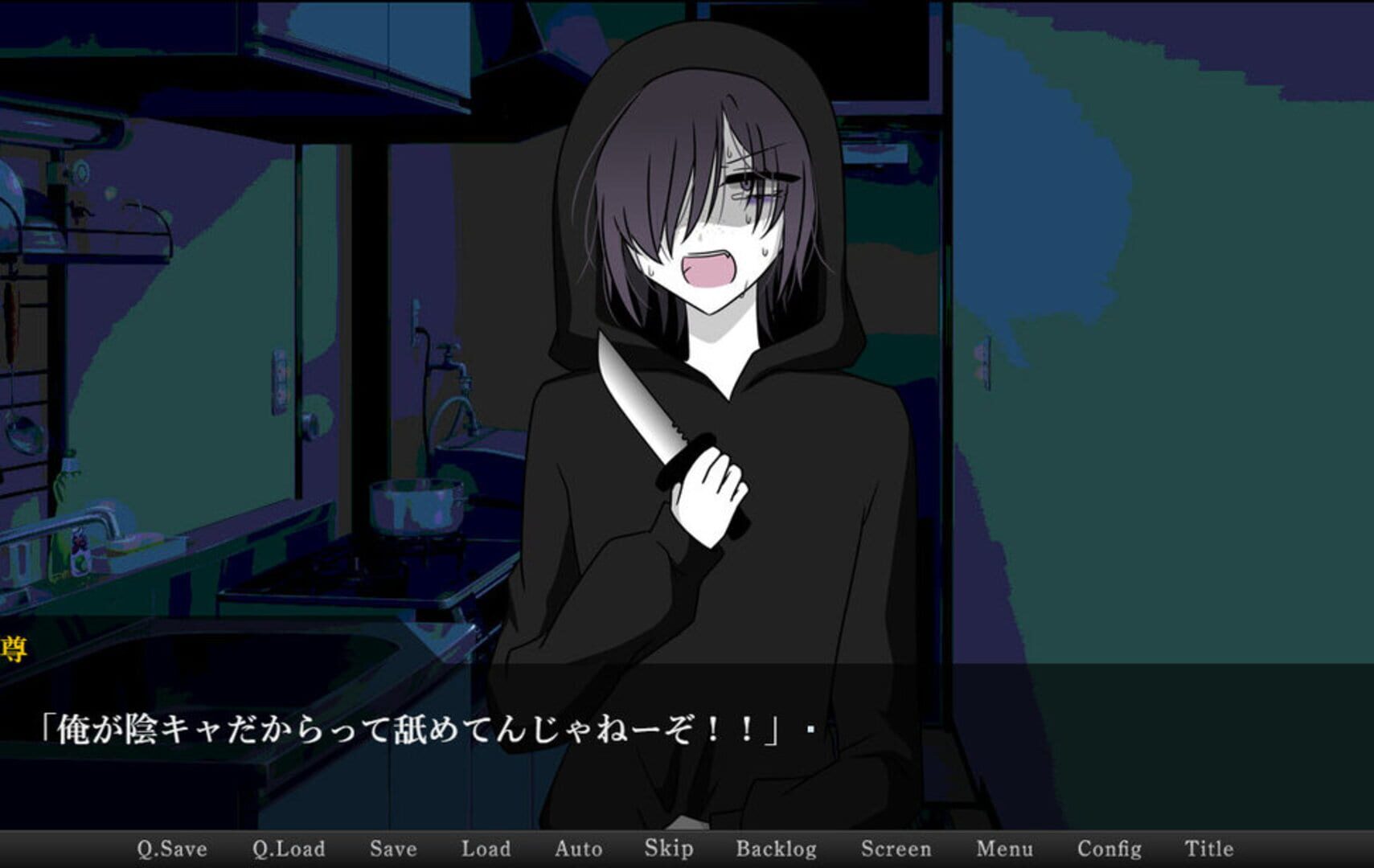Click the bottom command bar area
The width and height of the screenshot is (1374, 868).
tap(687, 848)
